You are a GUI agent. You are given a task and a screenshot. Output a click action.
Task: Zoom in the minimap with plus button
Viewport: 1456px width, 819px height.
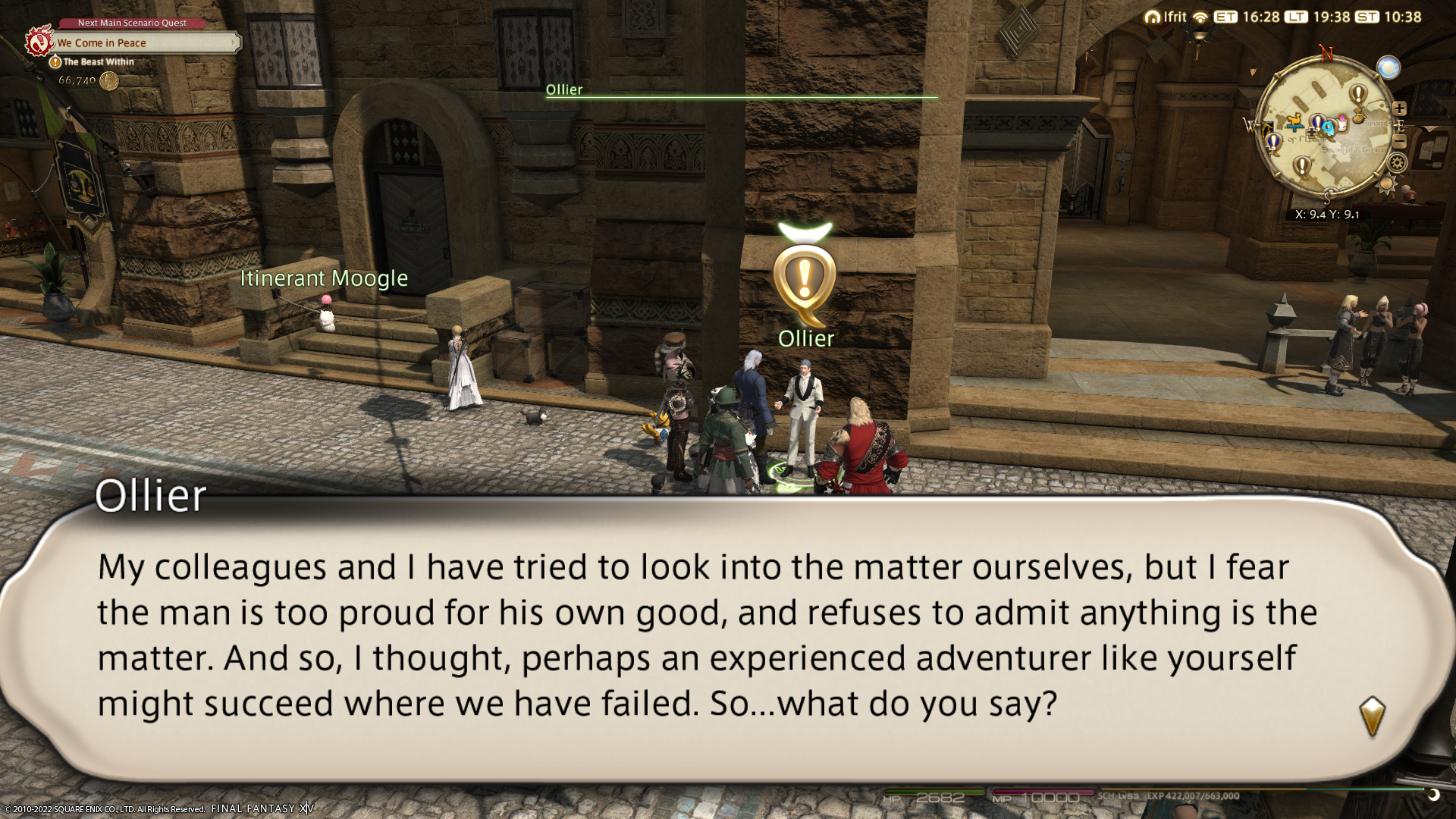point(1399,108)
